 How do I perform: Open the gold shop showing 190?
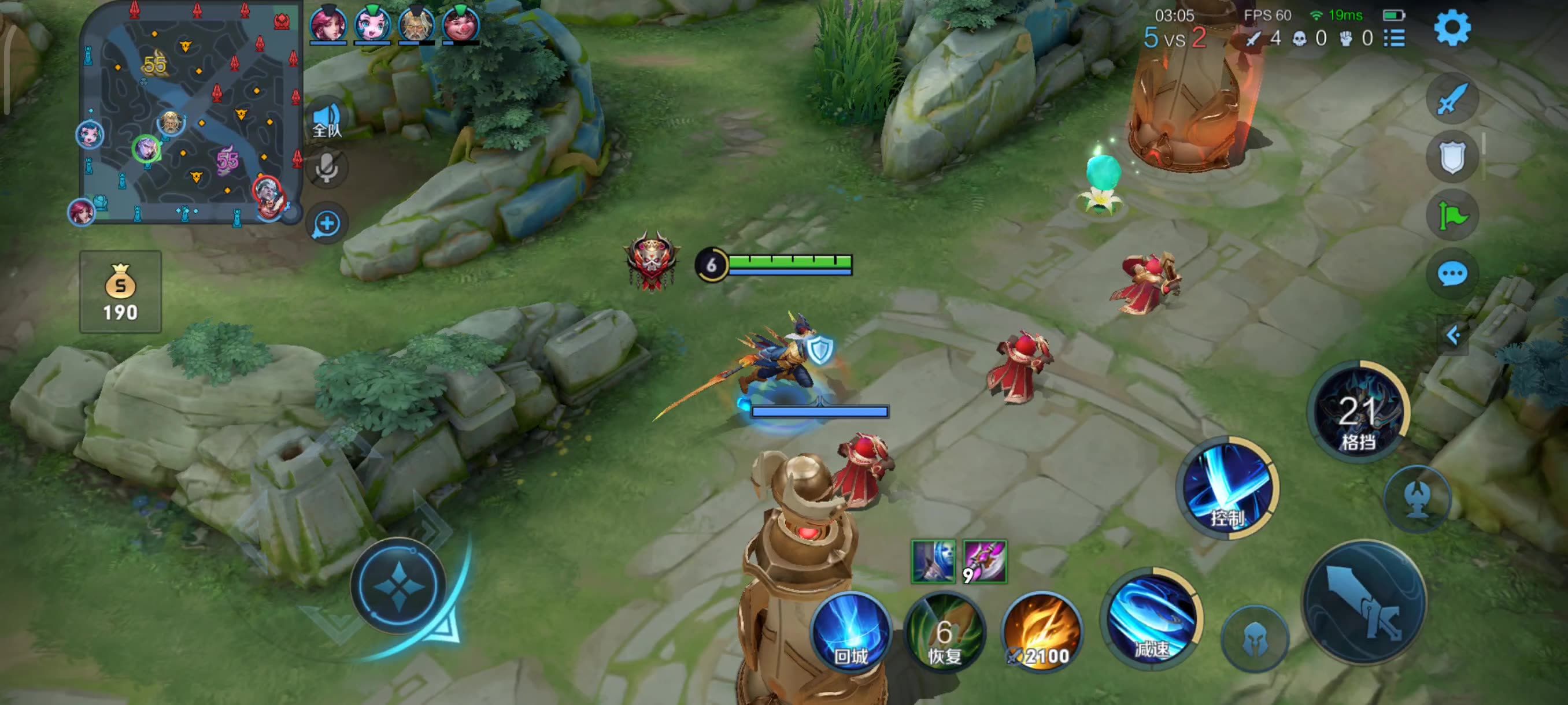120,292
